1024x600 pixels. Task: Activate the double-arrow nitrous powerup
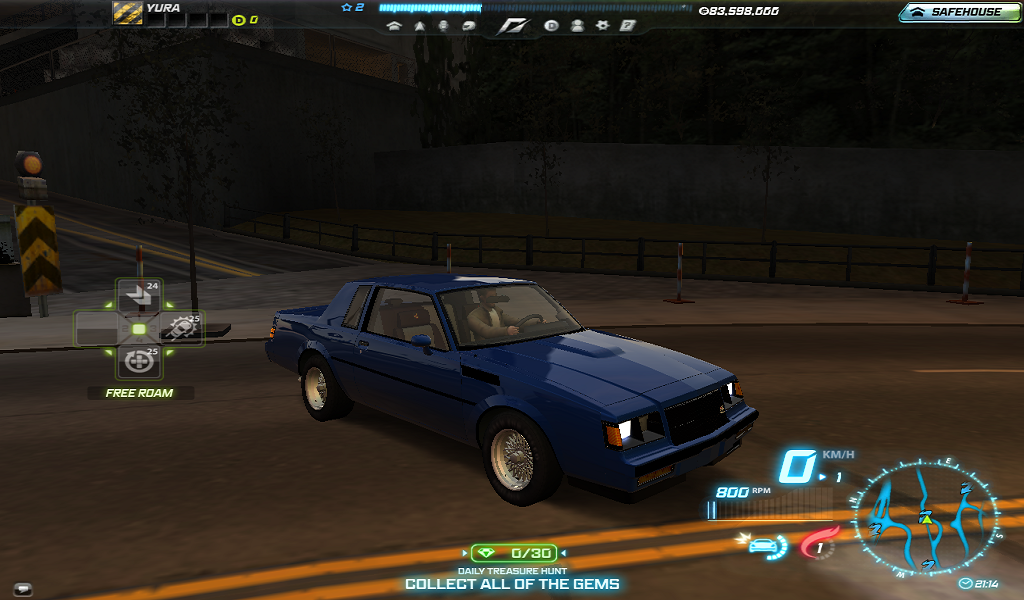(x=139, y=295)
